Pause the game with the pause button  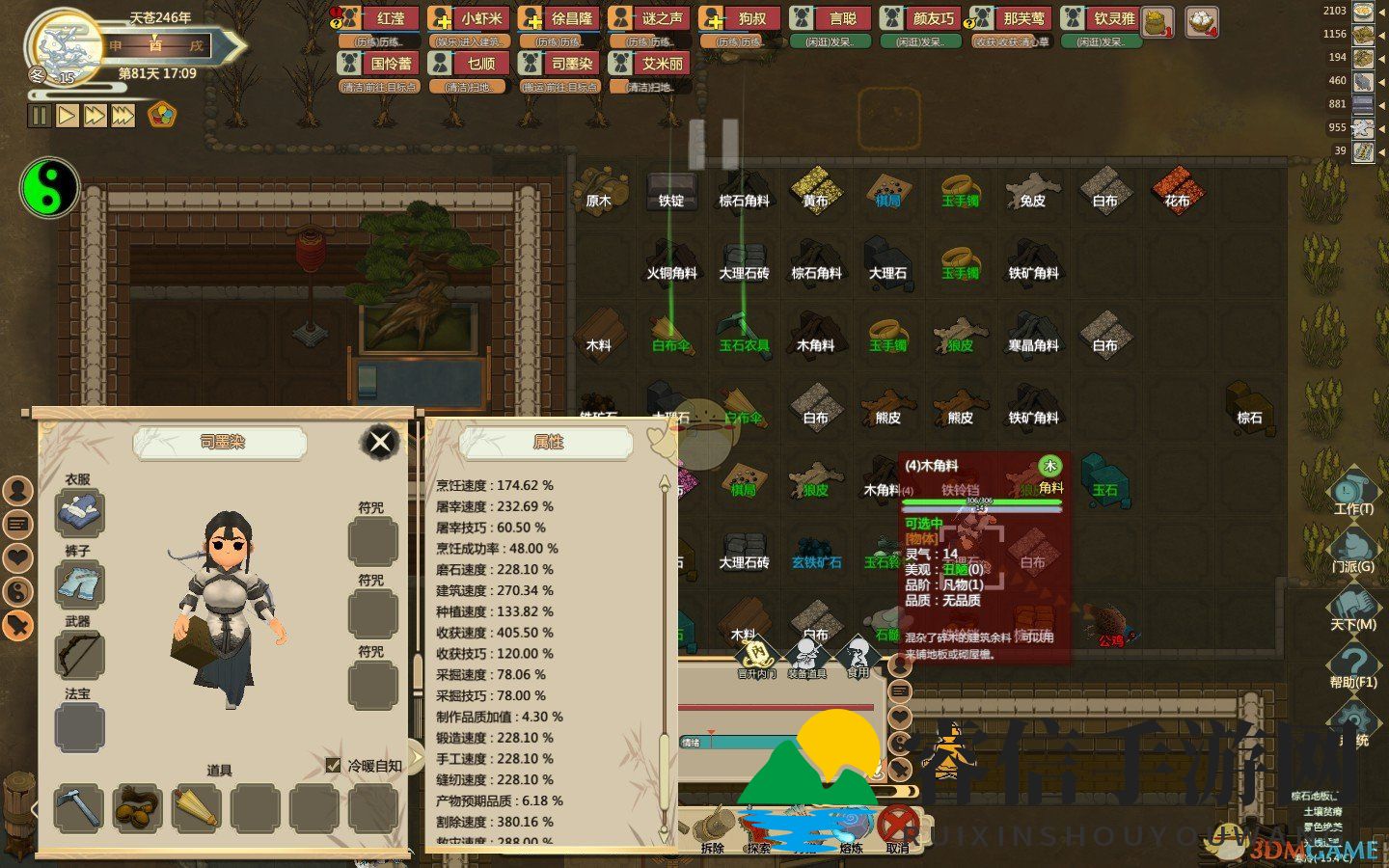coord(40,117)
